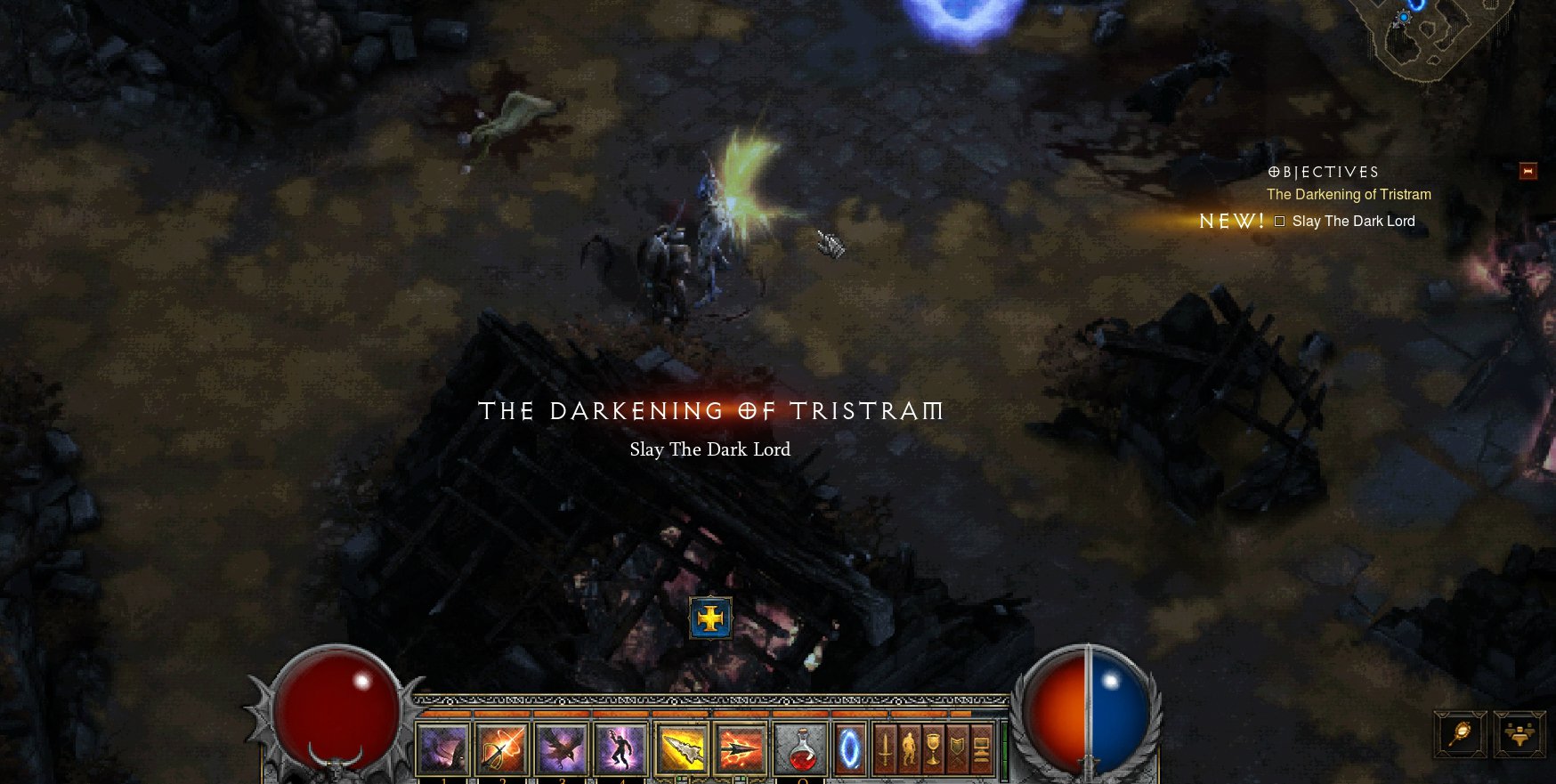
Task: Open a Town Portal via the blue portal icon
Action: point(848,748)
